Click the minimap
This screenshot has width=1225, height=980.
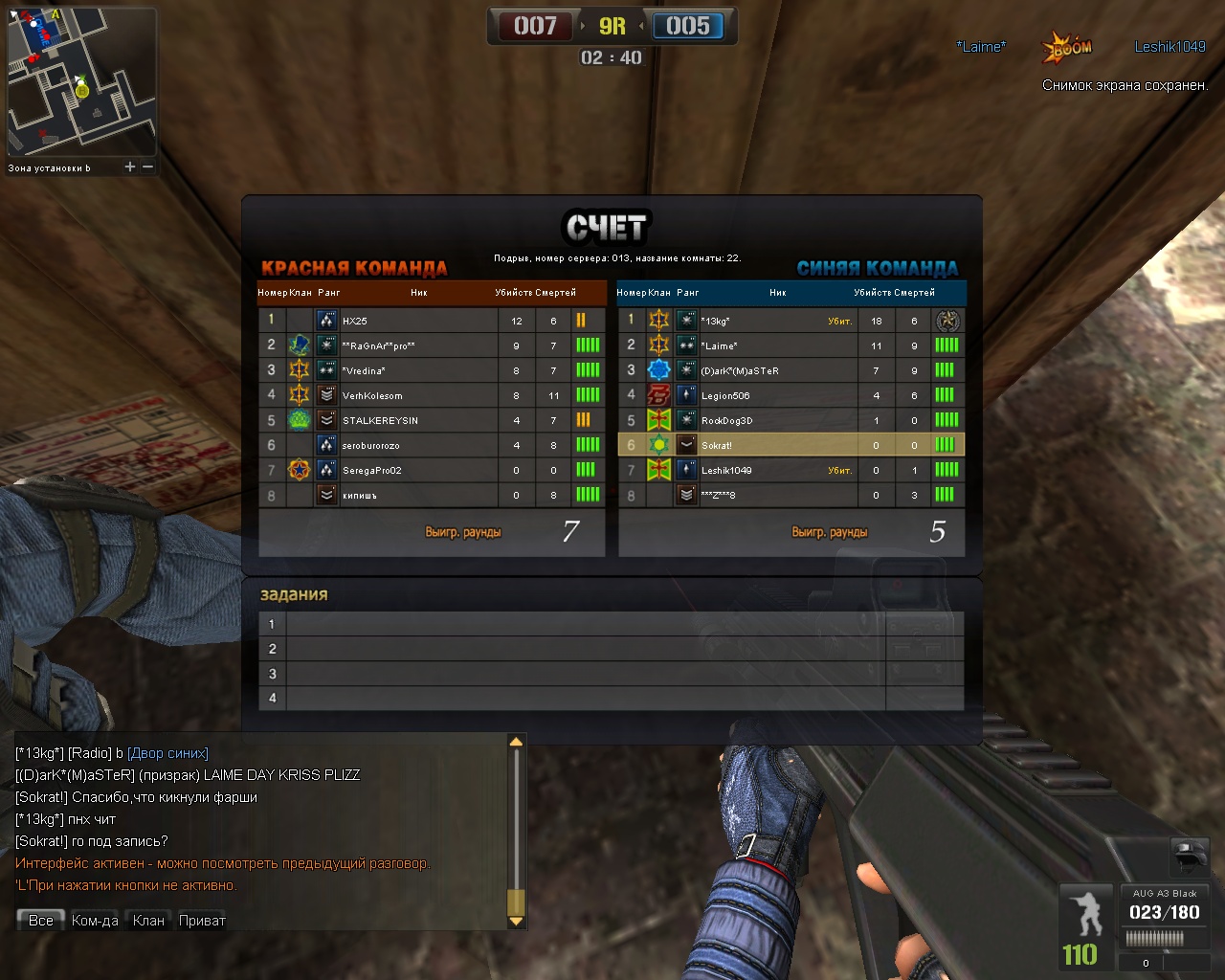(x=81, y=81)
